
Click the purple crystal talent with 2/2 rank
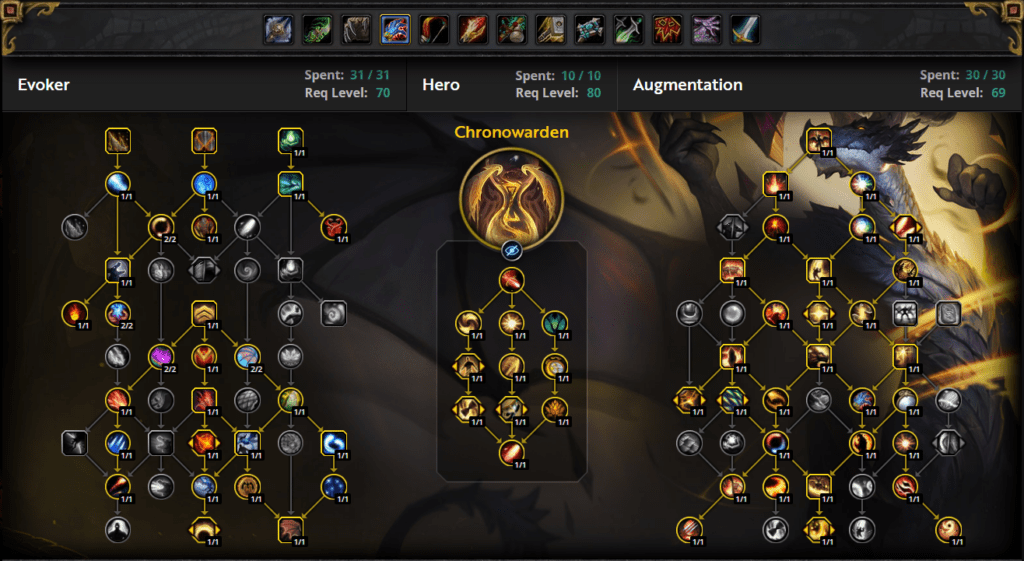pyautogui.click(x=161, y=356)
